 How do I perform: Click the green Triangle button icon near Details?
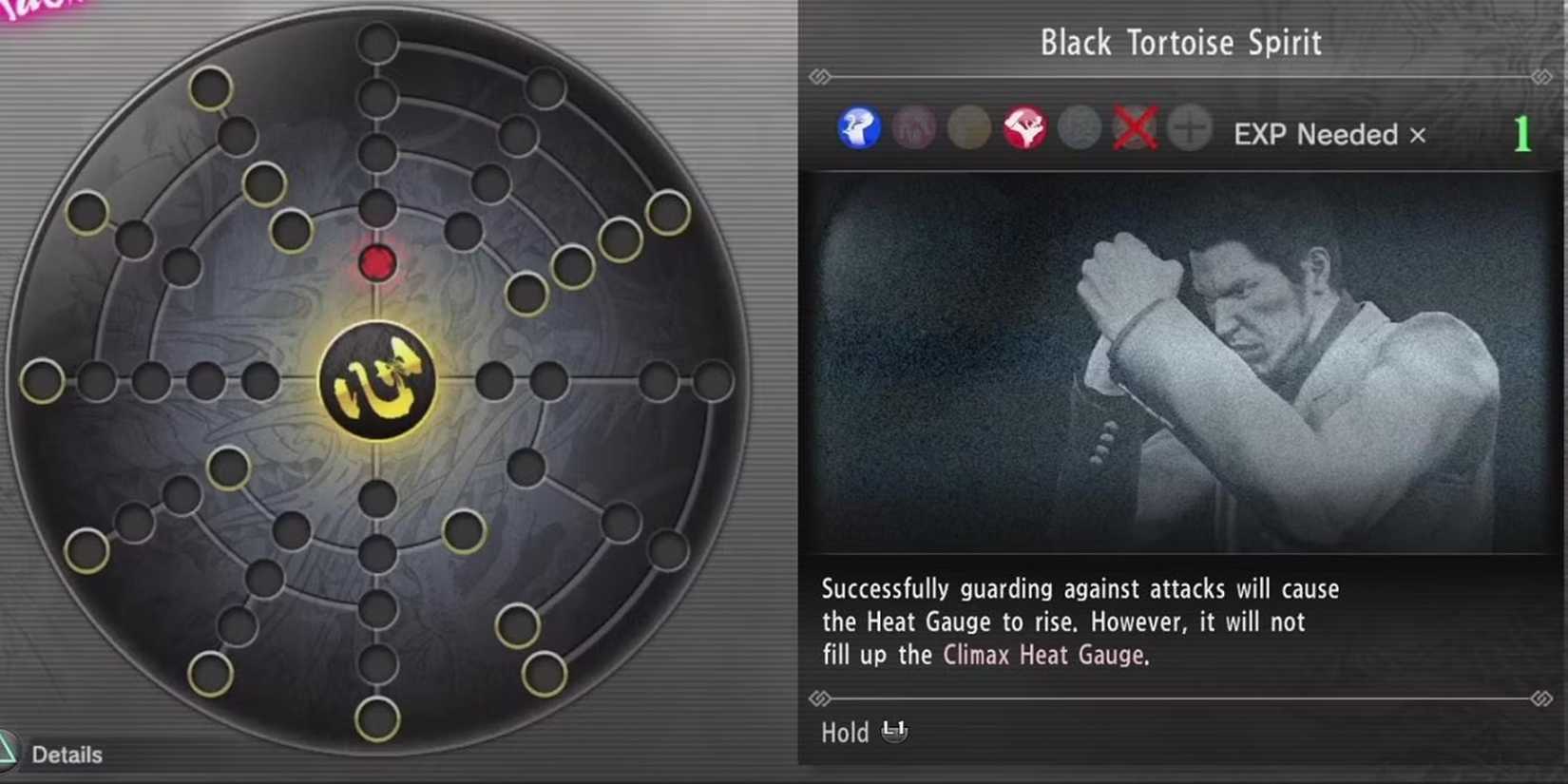point(10,751)
